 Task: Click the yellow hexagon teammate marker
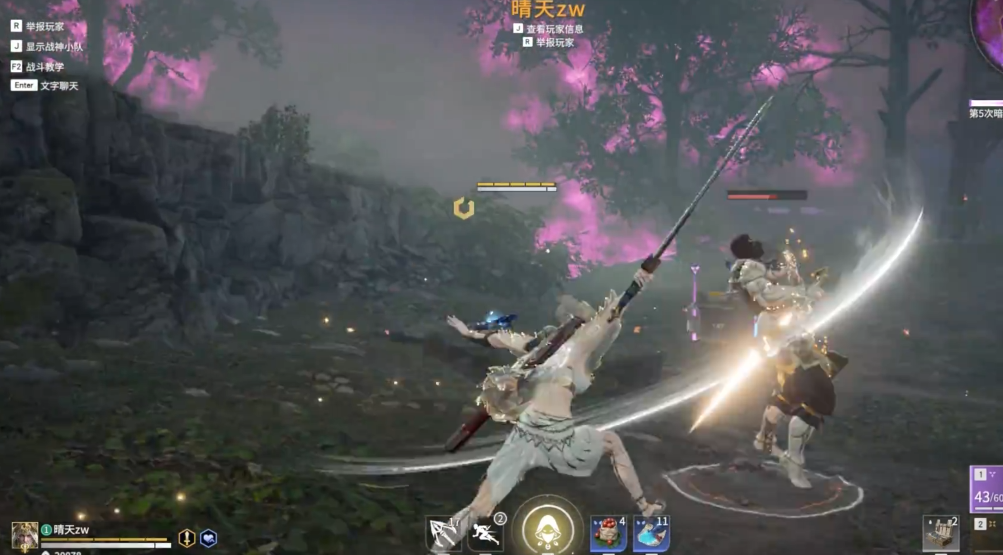tap(463, 208)
